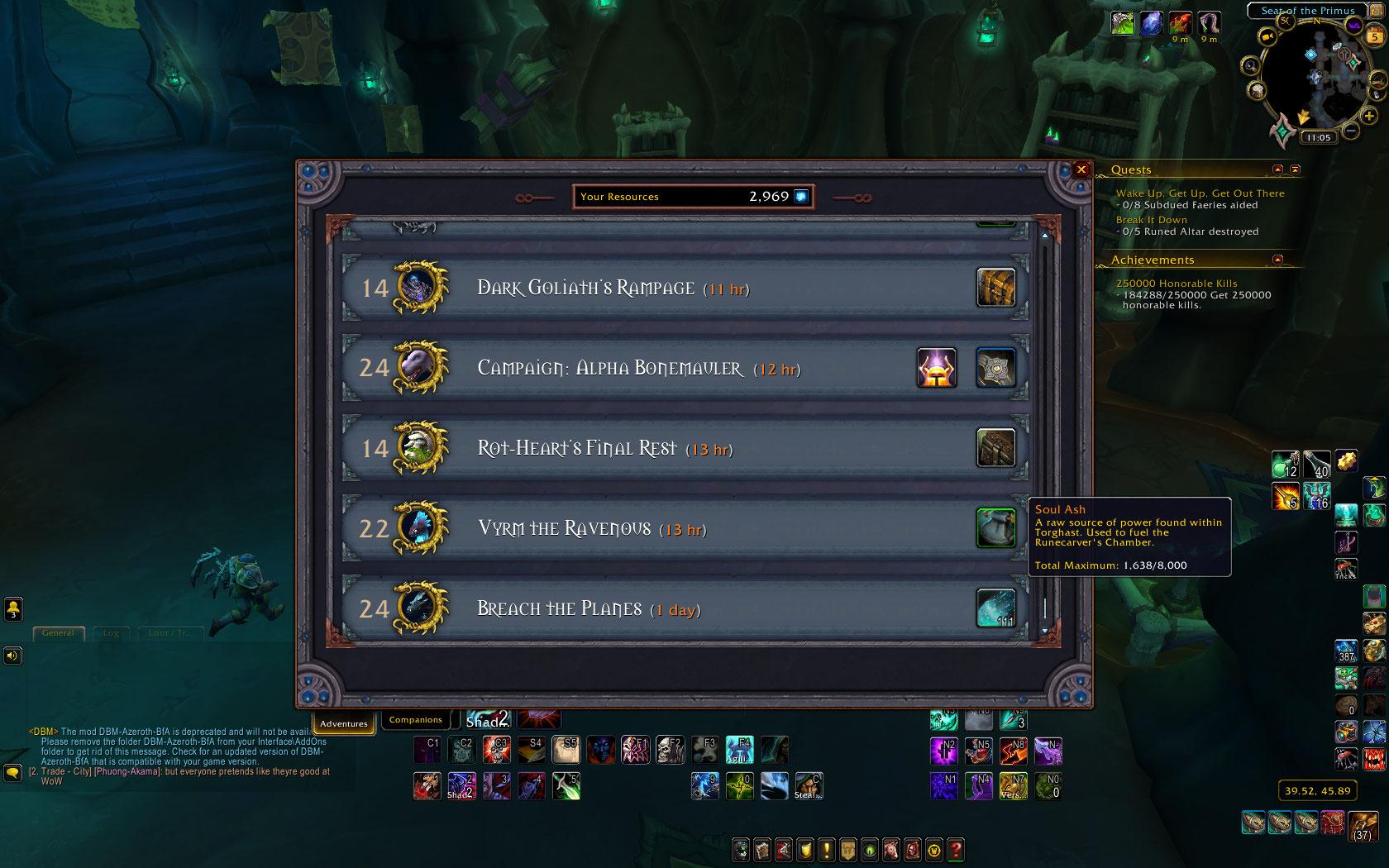
Task: Click the minimap zoom-in plus button
Action: [1370, 117]
